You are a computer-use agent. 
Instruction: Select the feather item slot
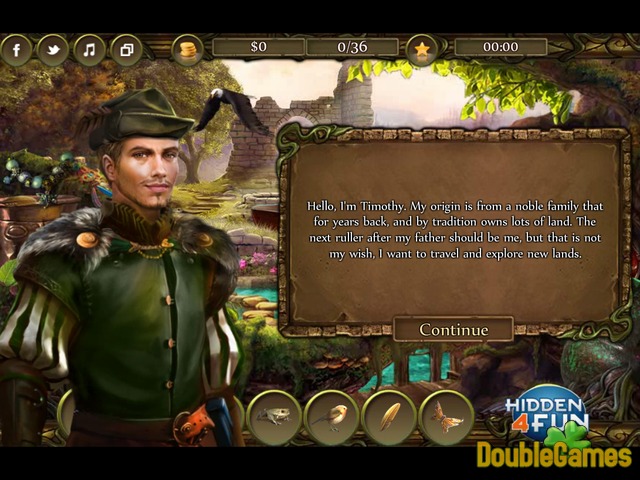(x=389, y=416)
